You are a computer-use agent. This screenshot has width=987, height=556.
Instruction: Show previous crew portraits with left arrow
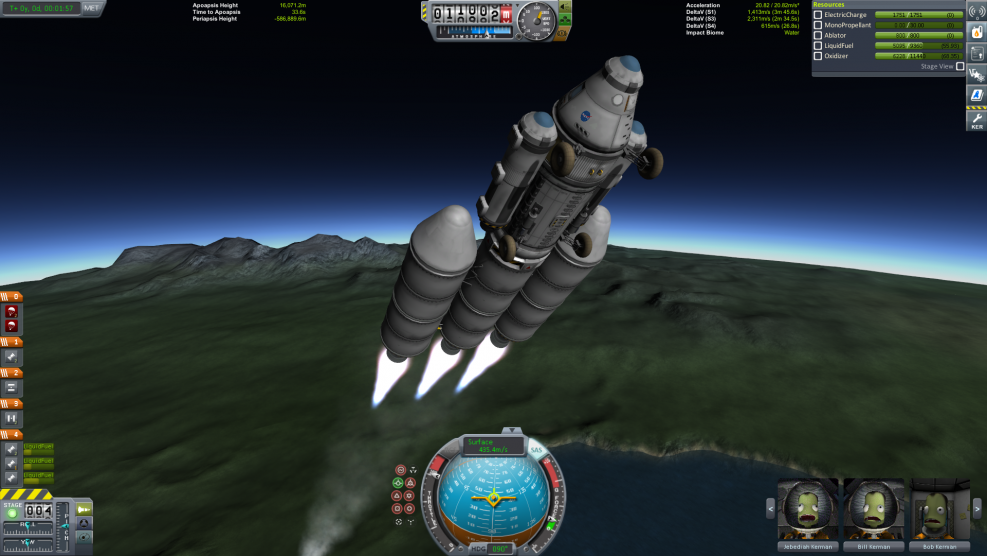[769, 509]
